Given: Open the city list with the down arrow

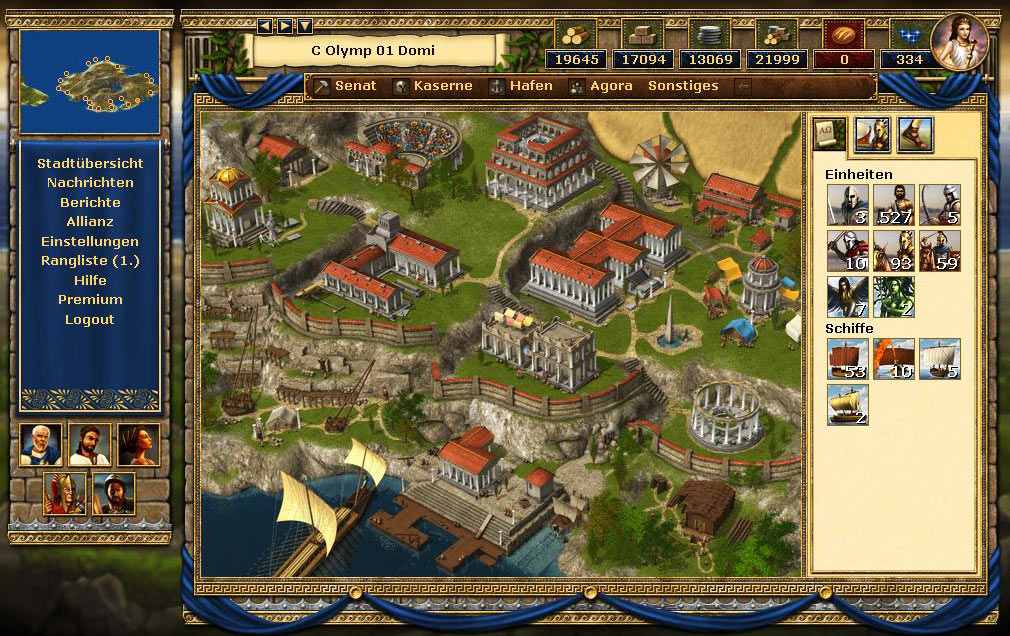Looking at the screenshot, I should pos(305,26).
